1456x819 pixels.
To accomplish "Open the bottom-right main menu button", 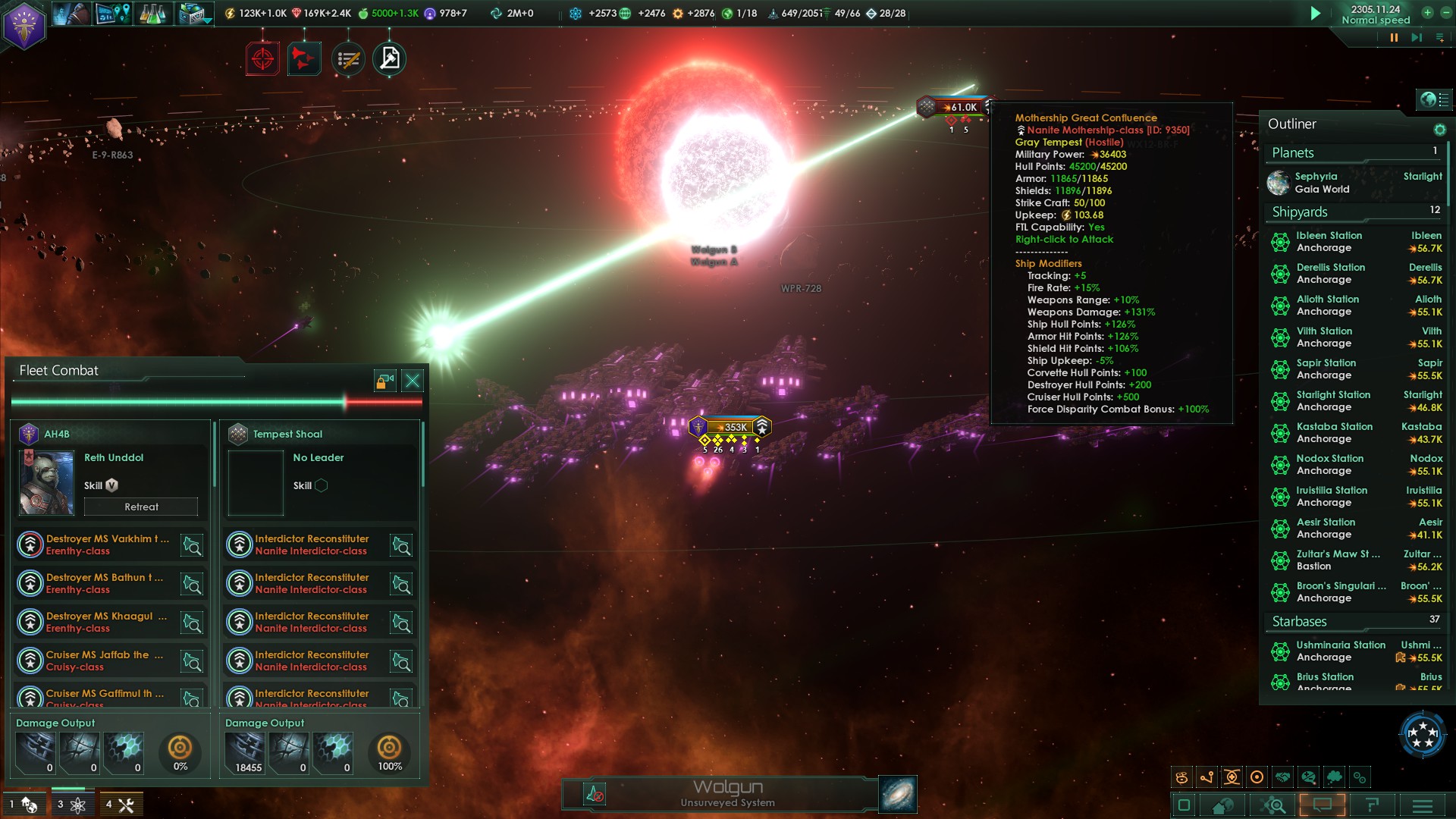I will (1422, 805).
